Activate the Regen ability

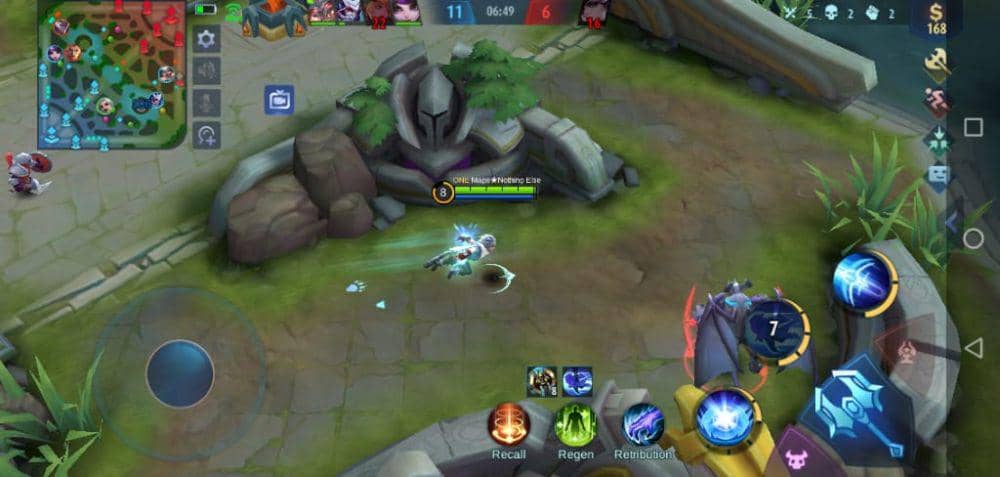click(x=575, y=424)
